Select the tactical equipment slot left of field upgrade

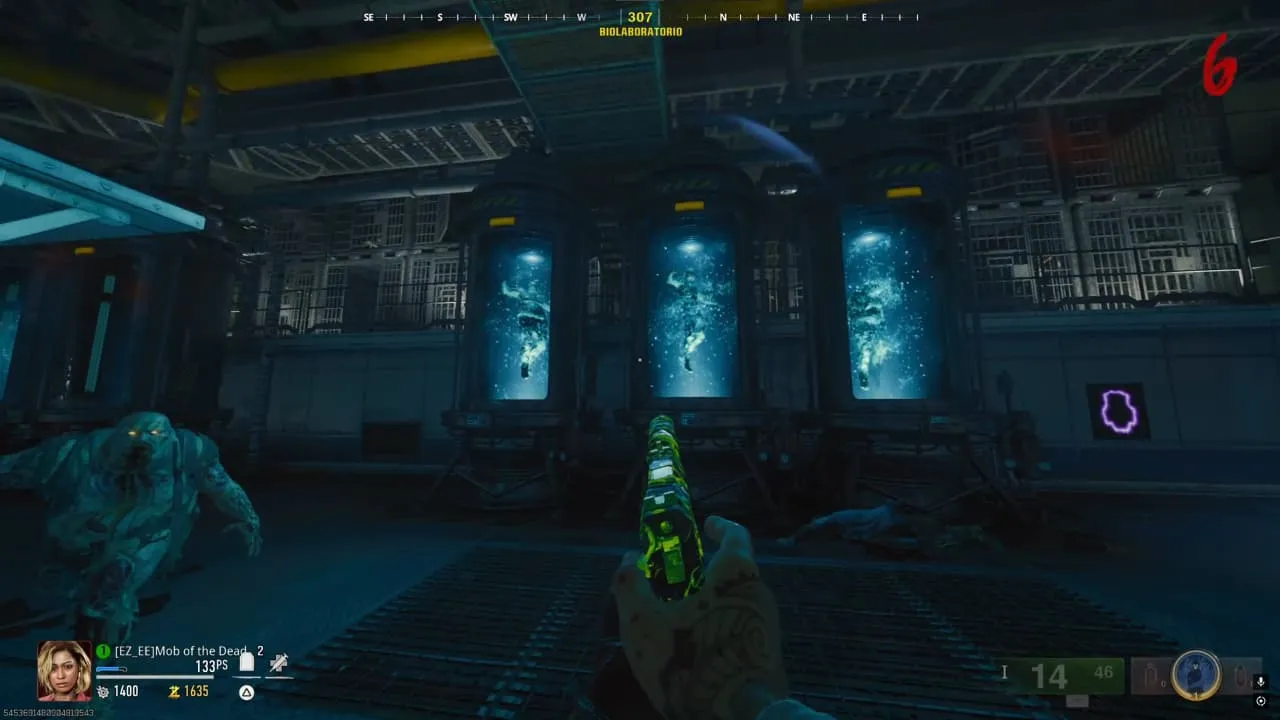click(1152, 677)
